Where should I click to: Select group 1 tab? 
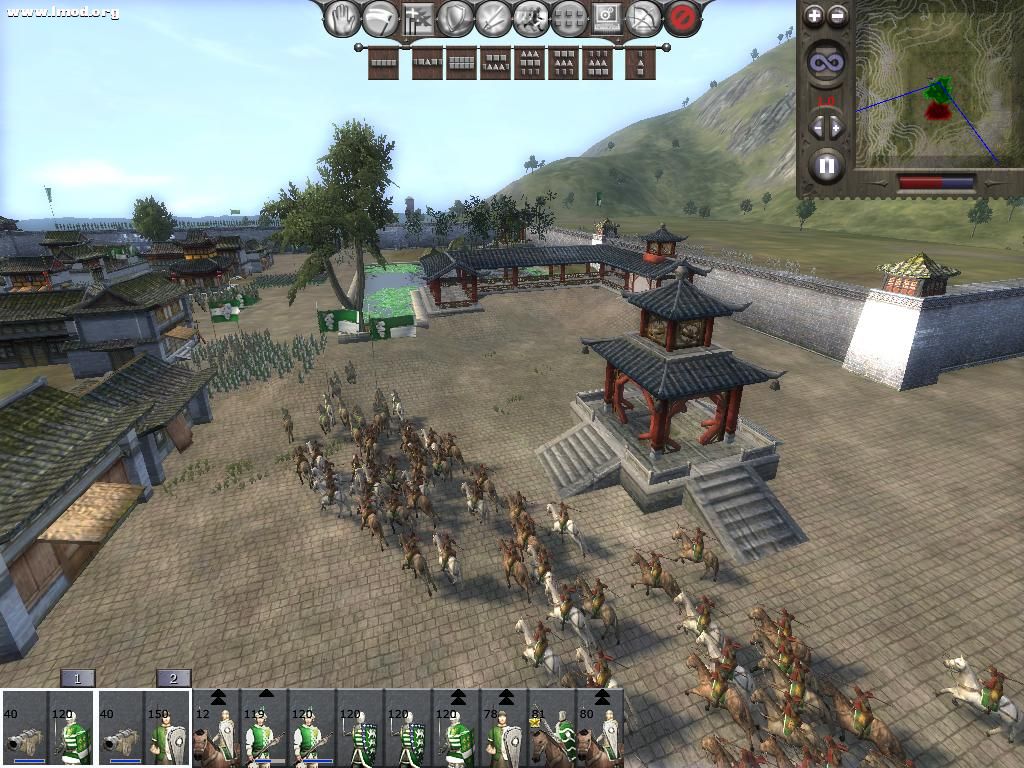click(78, 678)
